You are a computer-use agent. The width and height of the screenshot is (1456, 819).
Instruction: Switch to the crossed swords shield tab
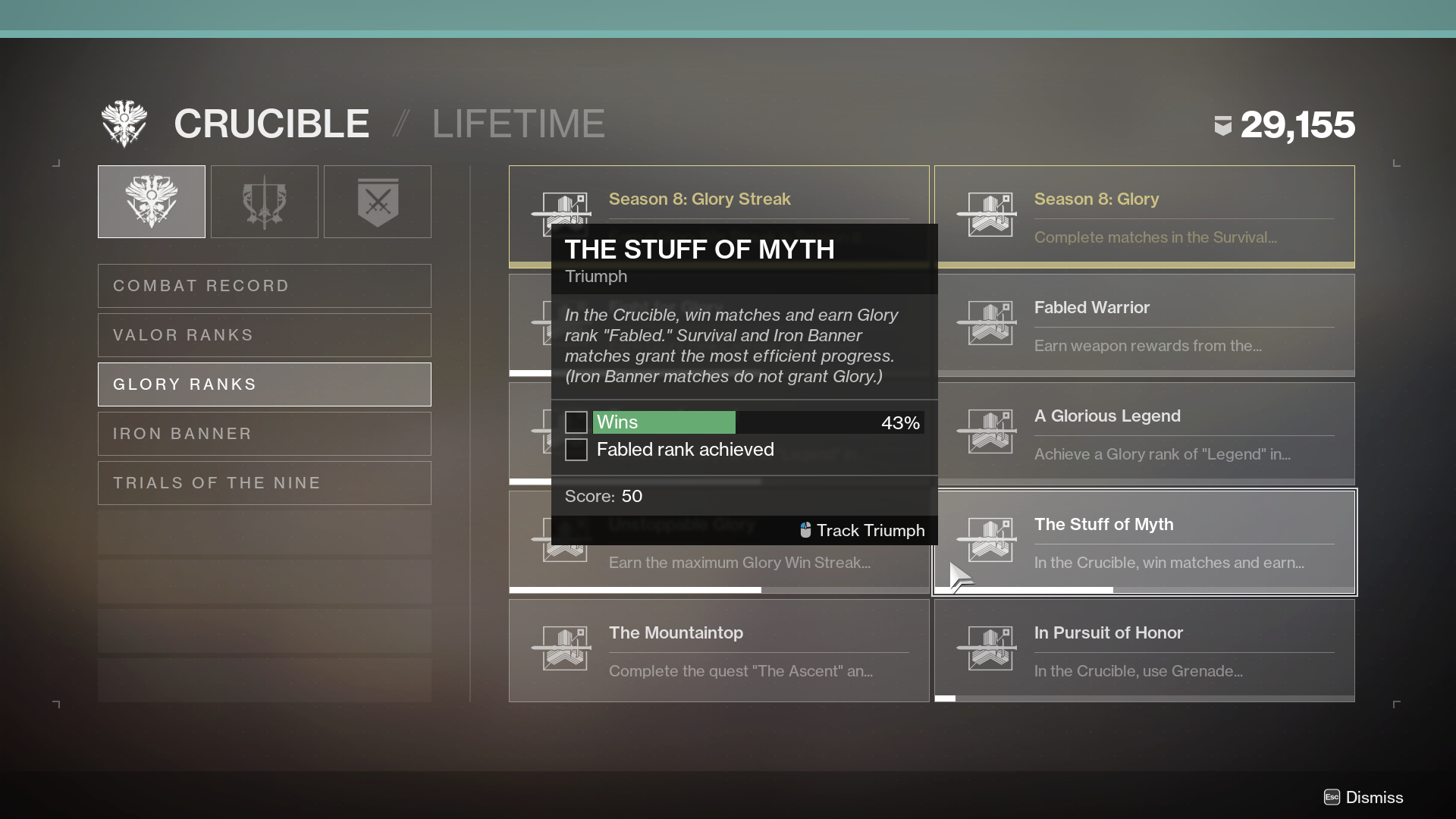(x=378, y=202)
